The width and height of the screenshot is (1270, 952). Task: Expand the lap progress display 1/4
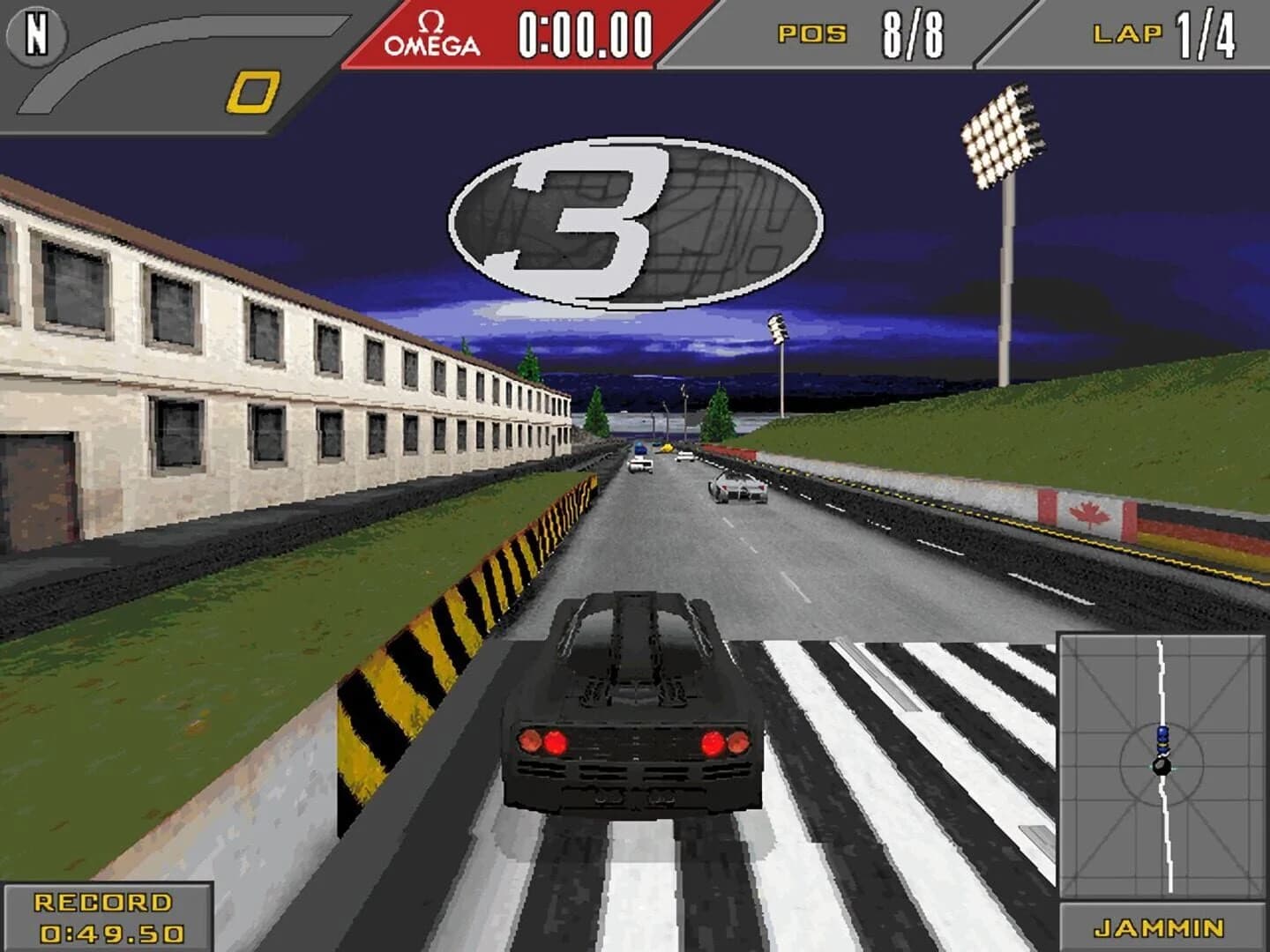[x=1206, y=33]
